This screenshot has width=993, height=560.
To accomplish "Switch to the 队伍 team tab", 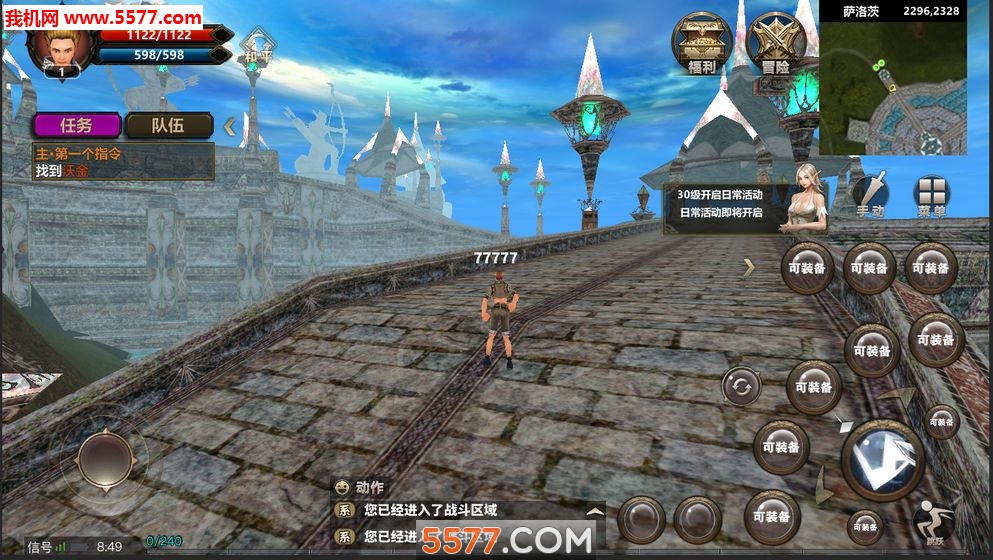I will 168,125.
